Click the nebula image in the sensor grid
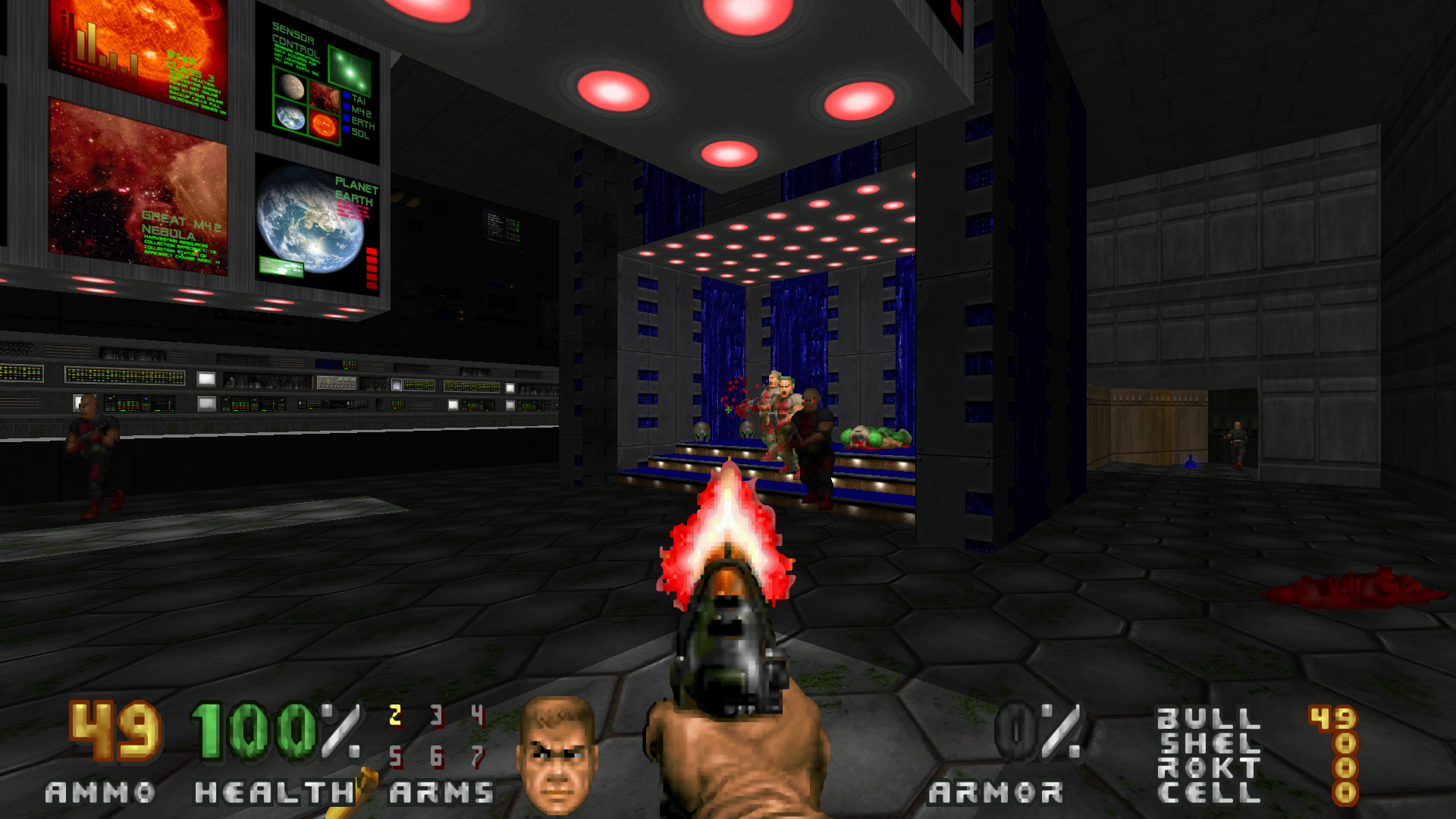This screenshot has height=819, width=1456. point(324,99)
